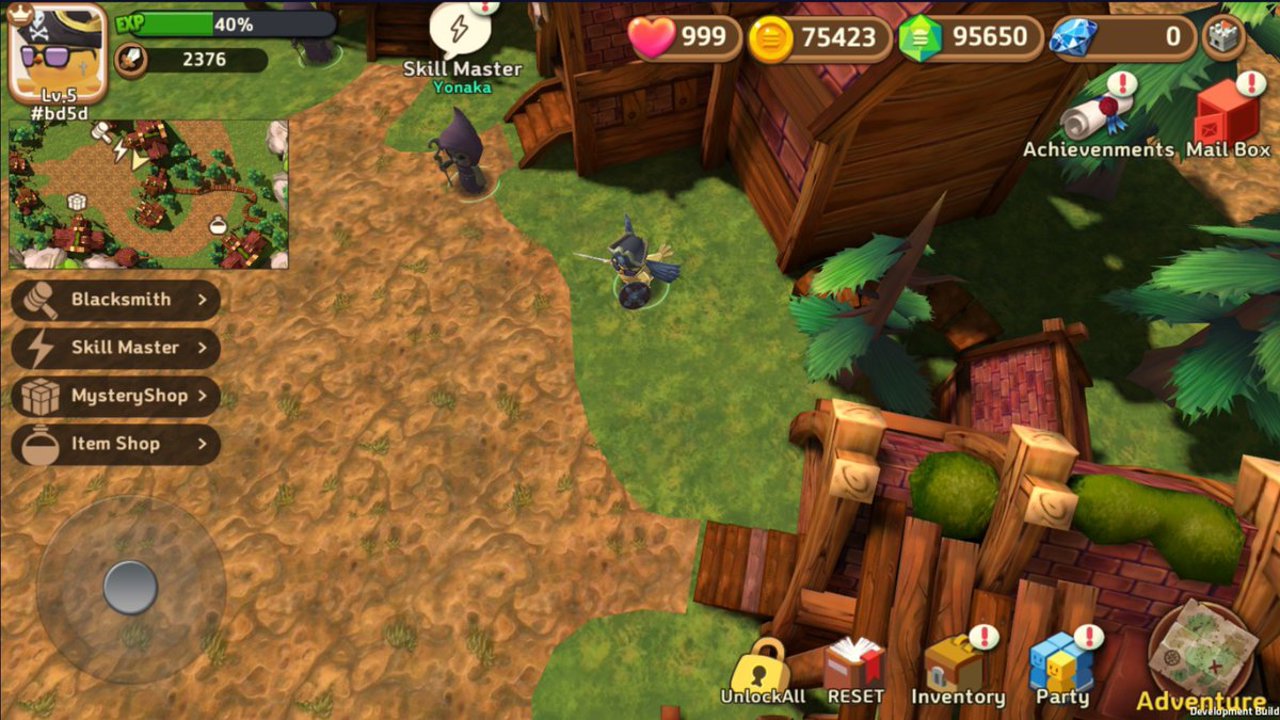Image resolution: width=1280 pixels, height=720 pixels.
Task: Open the Inventory chest
Action: tap(956, 667)
